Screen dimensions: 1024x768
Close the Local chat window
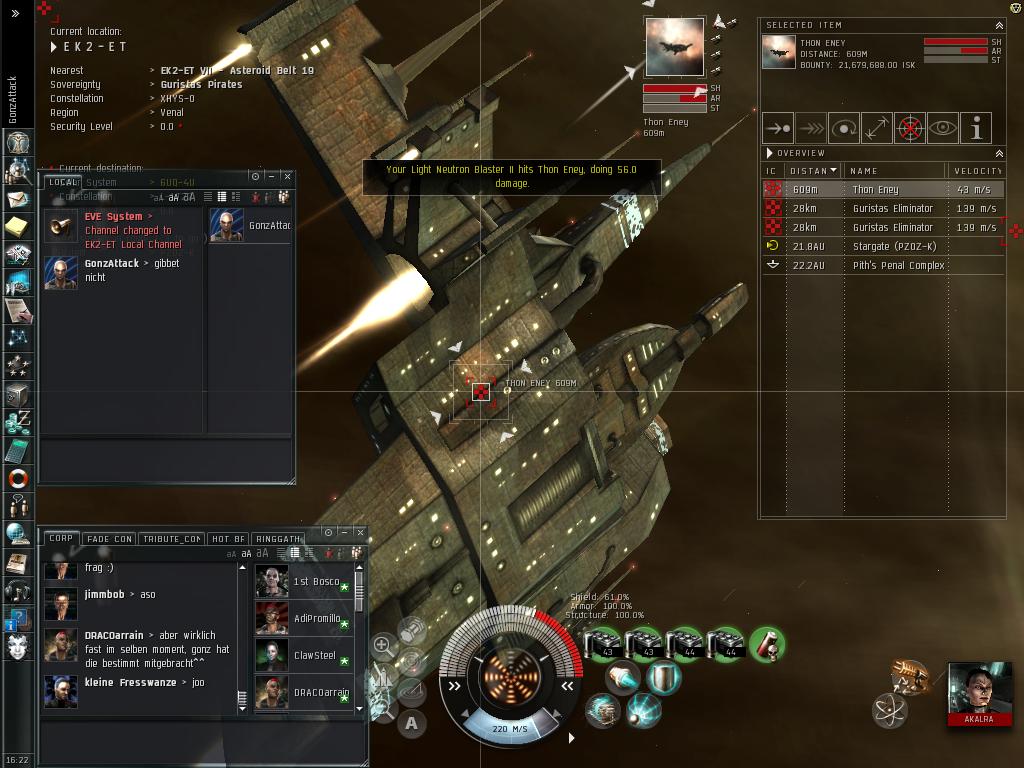(x=287, y=176)
